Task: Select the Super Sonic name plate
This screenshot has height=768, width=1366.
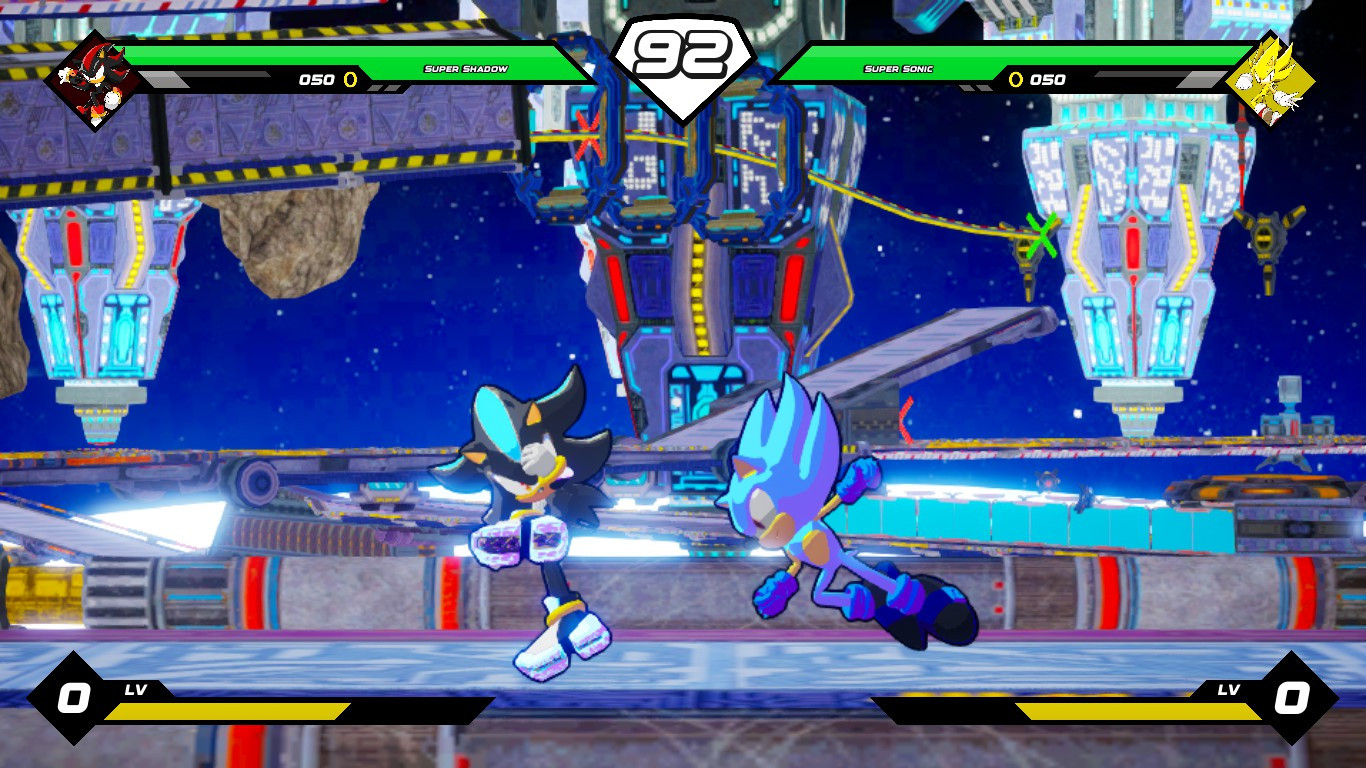Action: (x=897, y=70)
